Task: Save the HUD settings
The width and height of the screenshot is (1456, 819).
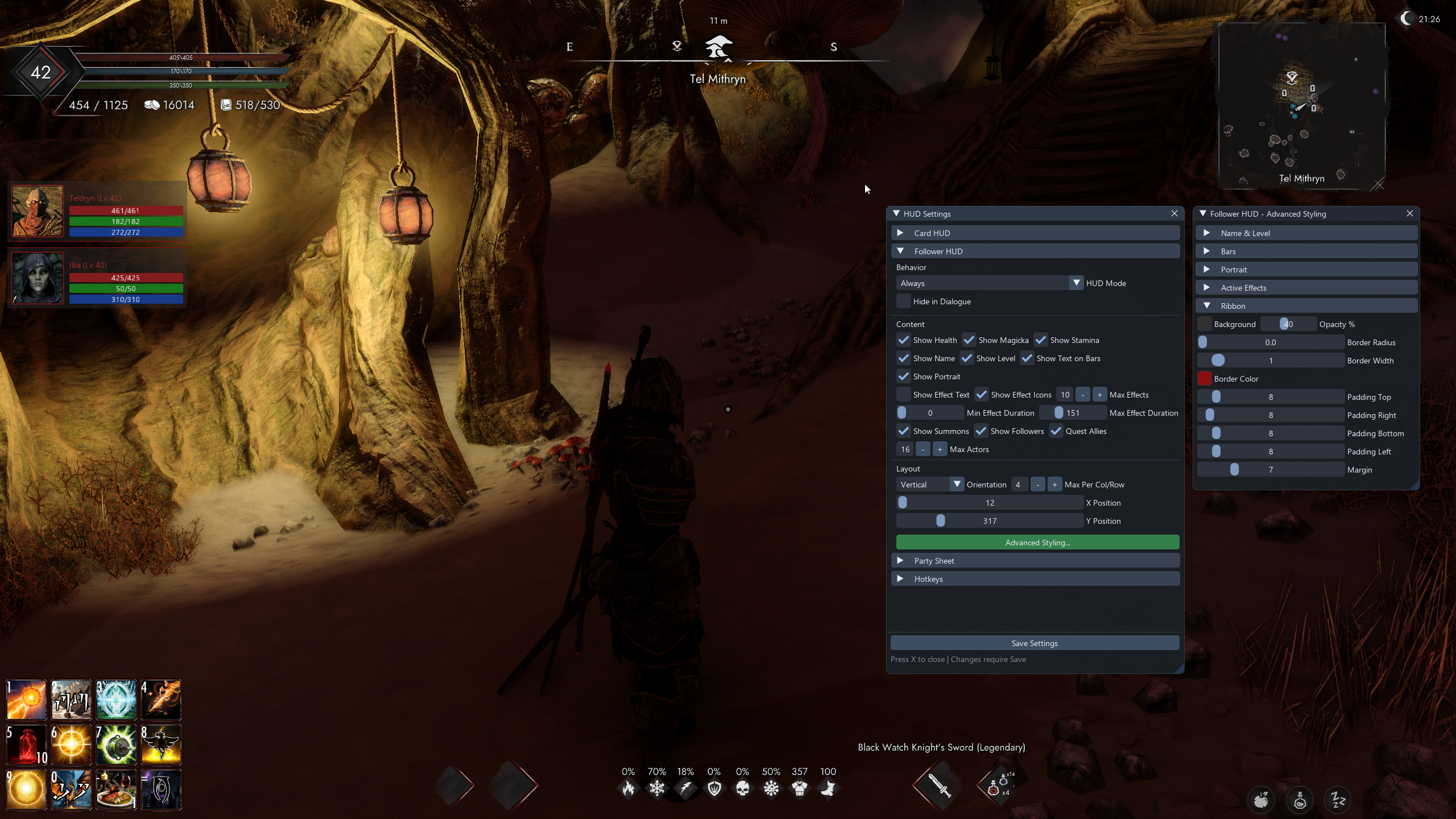Action: tap(1035, 643)
